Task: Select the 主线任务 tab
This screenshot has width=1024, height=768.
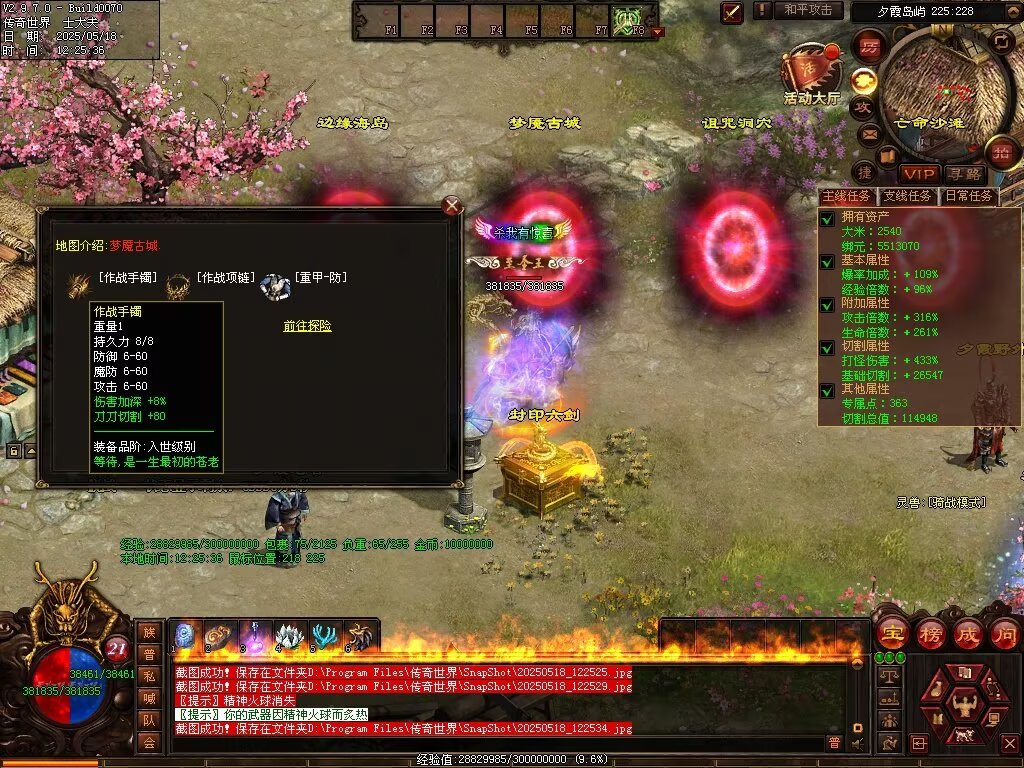Action: coord(846,196)
